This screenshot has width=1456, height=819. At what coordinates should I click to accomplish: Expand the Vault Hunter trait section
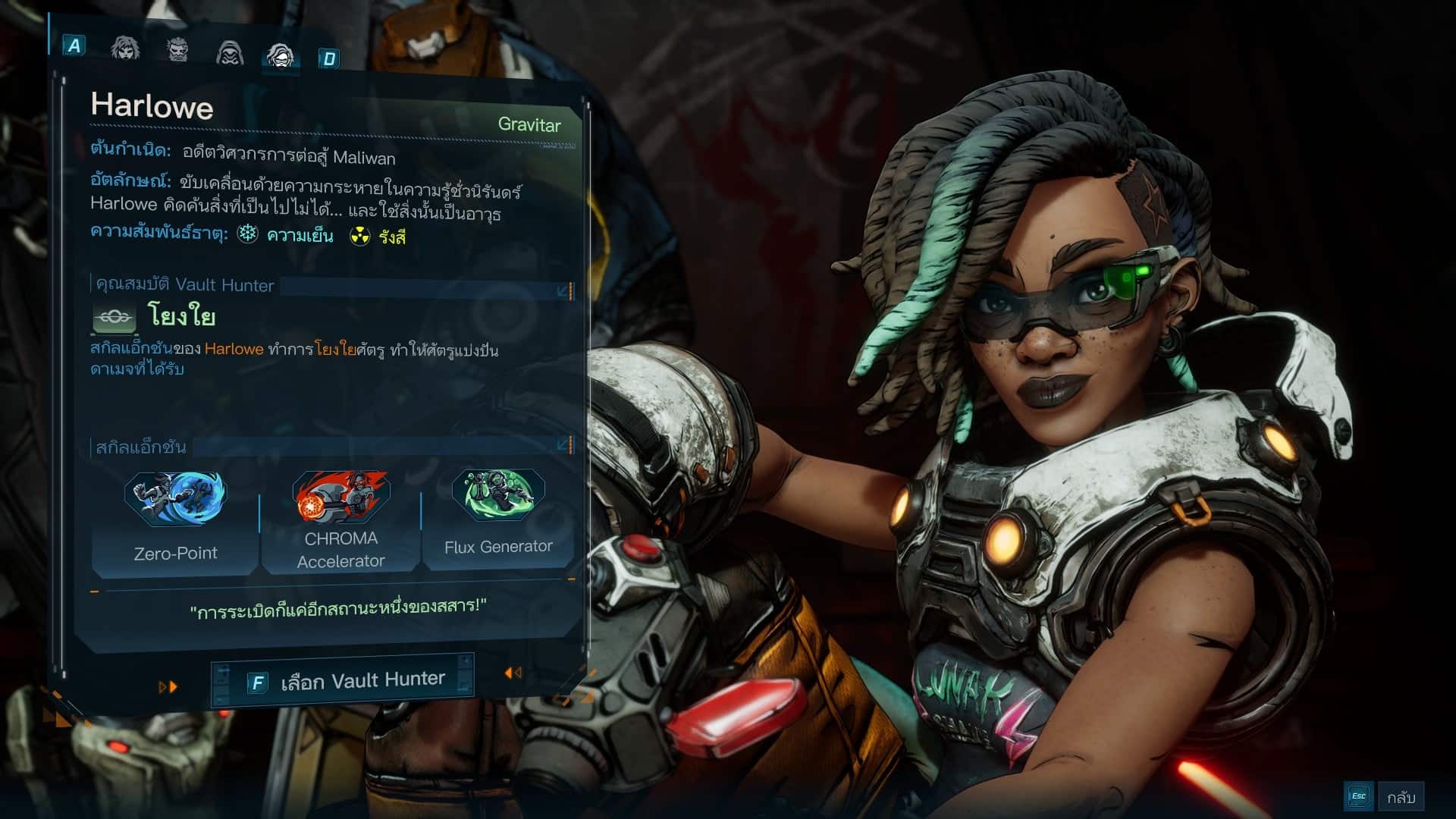click(564, 290)
